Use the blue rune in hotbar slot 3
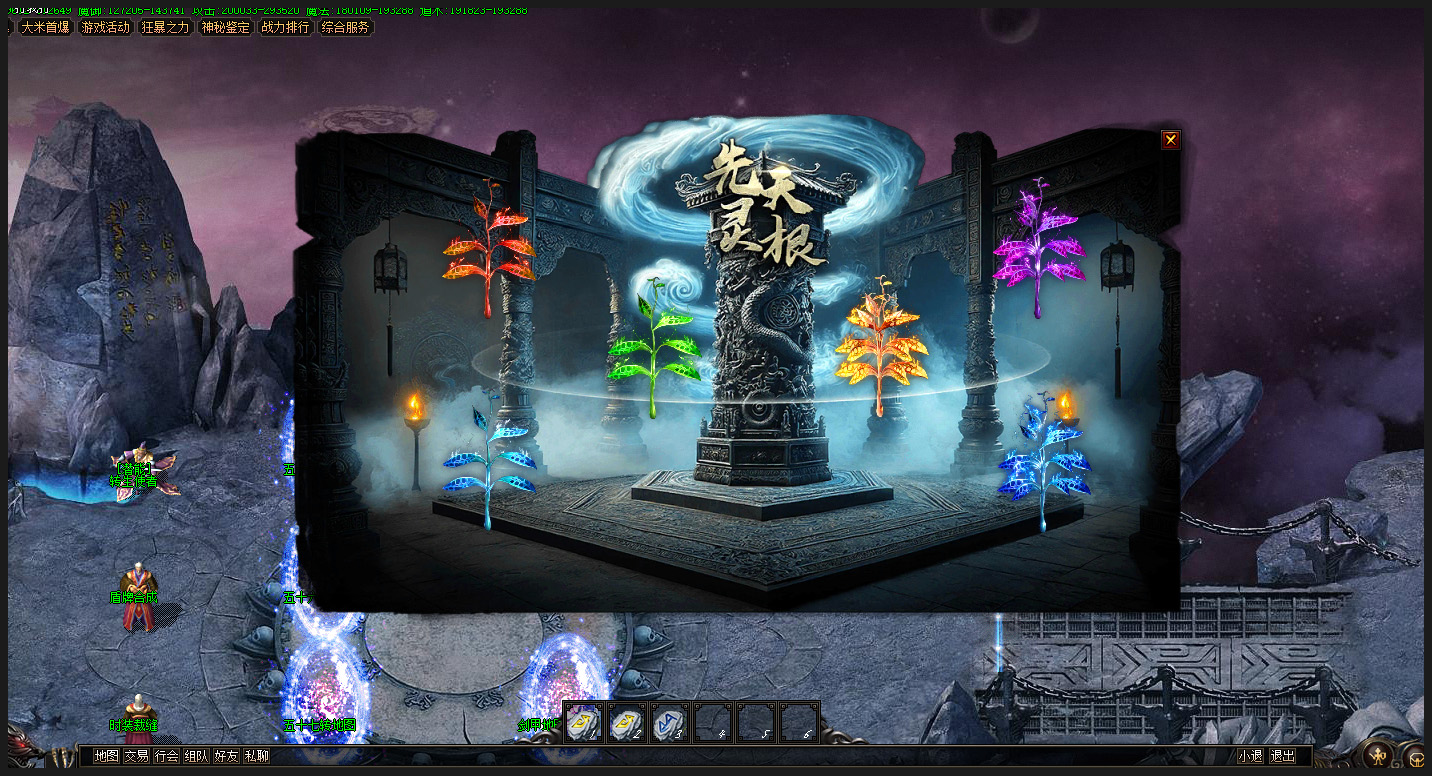Screen dimensions: 1432x776 click(669, 723)
